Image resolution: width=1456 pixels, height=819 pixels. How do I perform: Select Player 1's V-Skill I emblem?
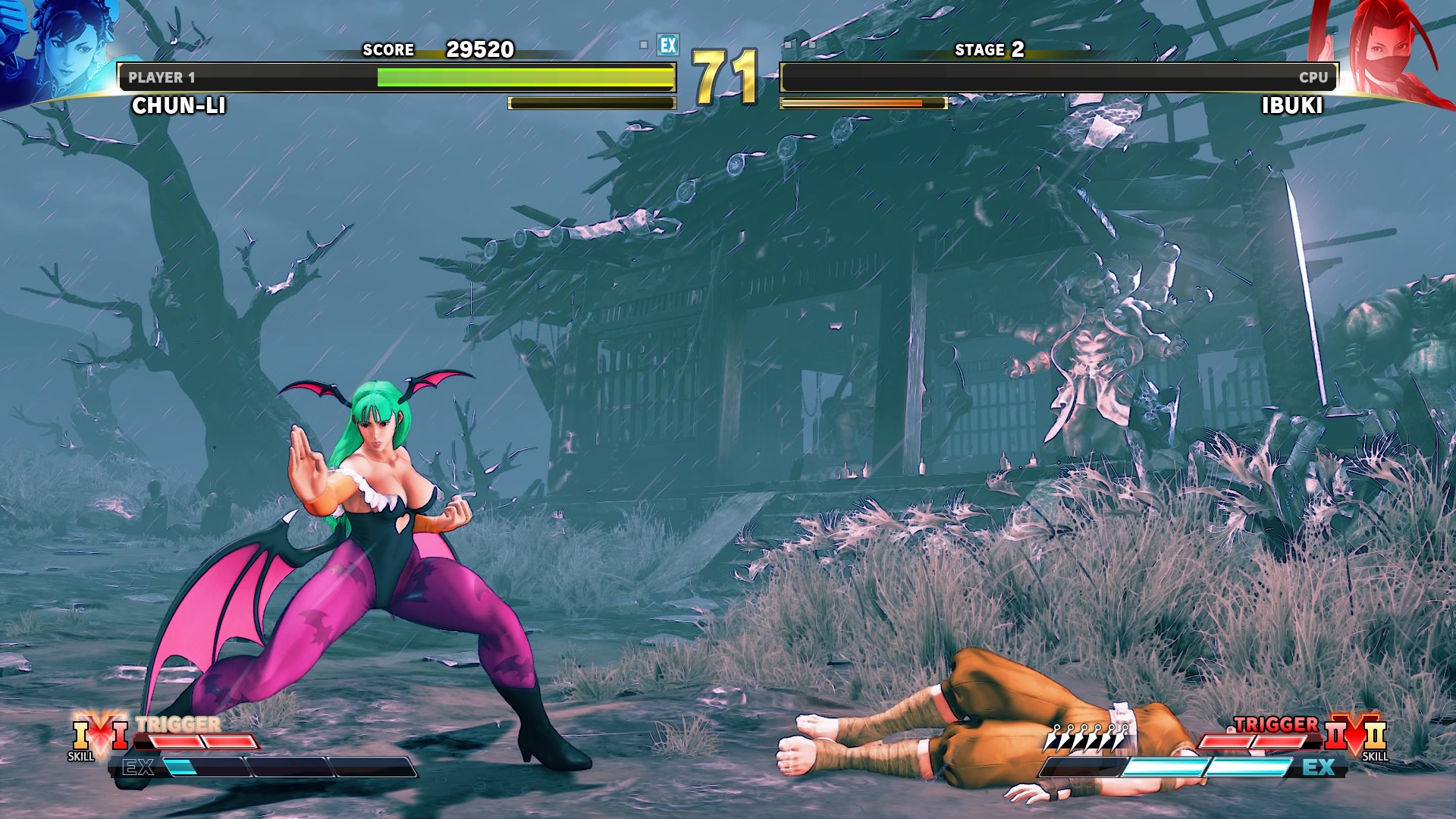click(99, 733)
